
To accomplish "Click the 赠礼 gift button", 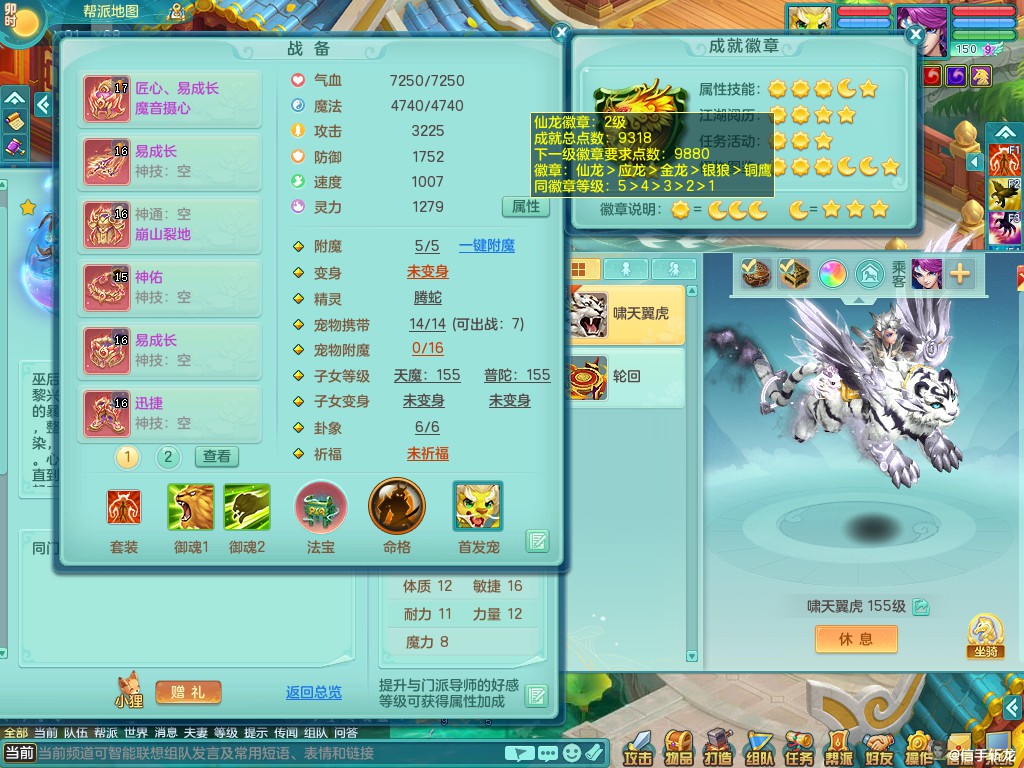I will (188, 692).
